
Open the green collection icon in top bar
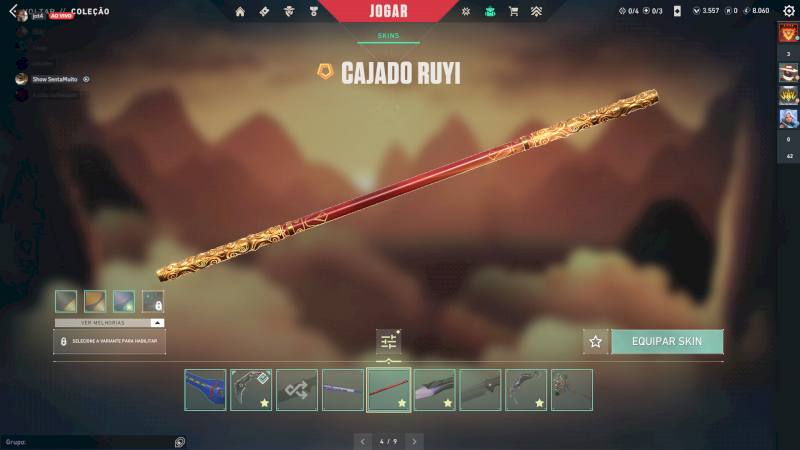tap(490, 11)
